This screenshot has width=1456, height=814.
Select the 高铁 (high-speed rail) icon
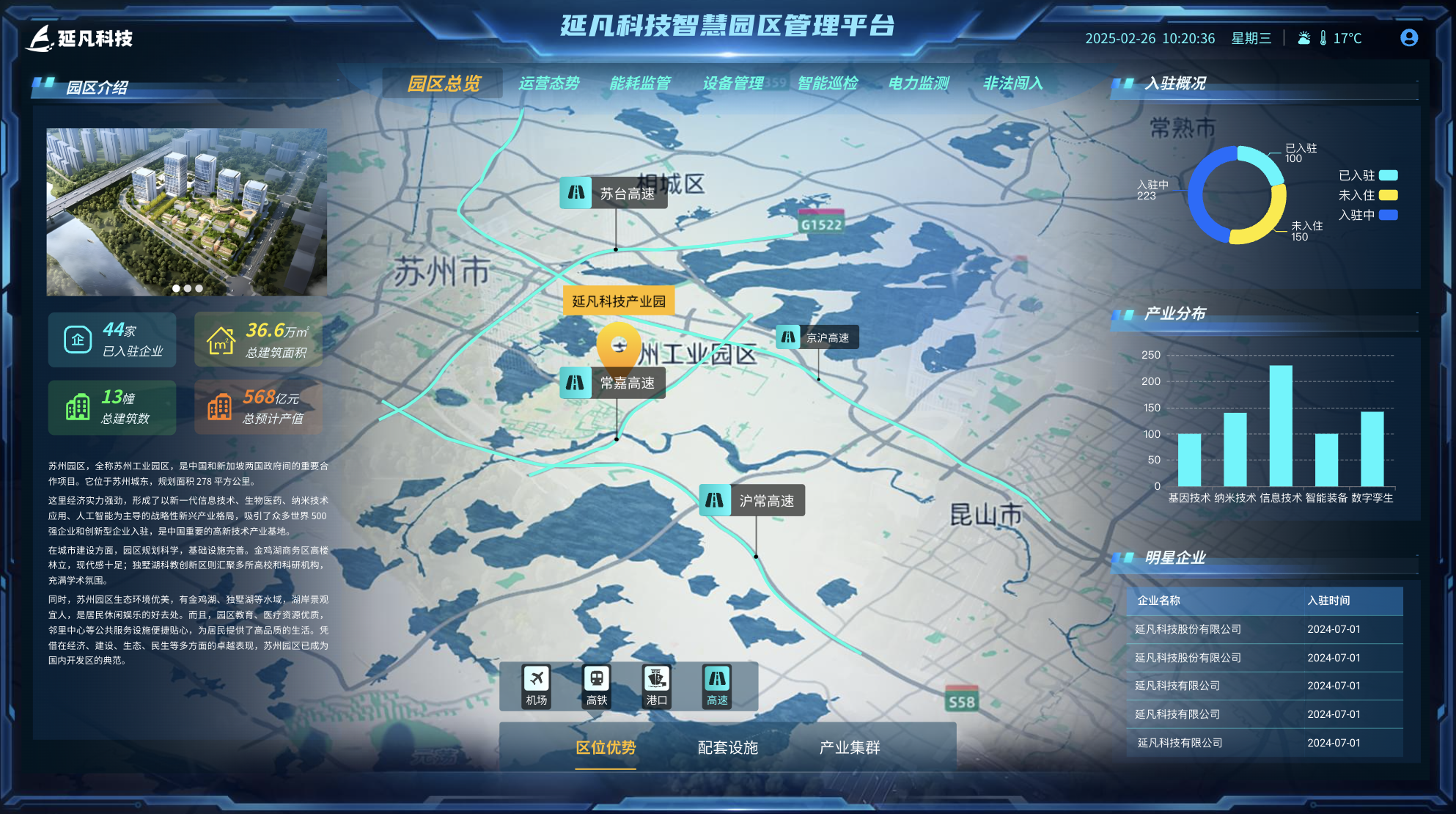click(x=595, y=686)
